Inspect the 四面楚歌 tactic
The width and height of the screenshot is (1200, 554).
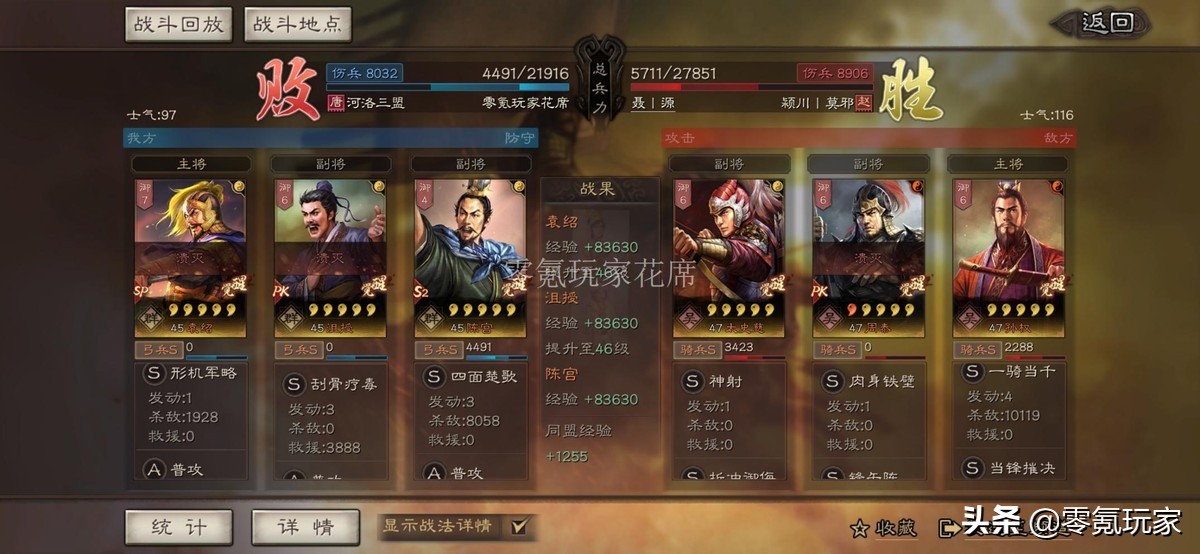472,378
